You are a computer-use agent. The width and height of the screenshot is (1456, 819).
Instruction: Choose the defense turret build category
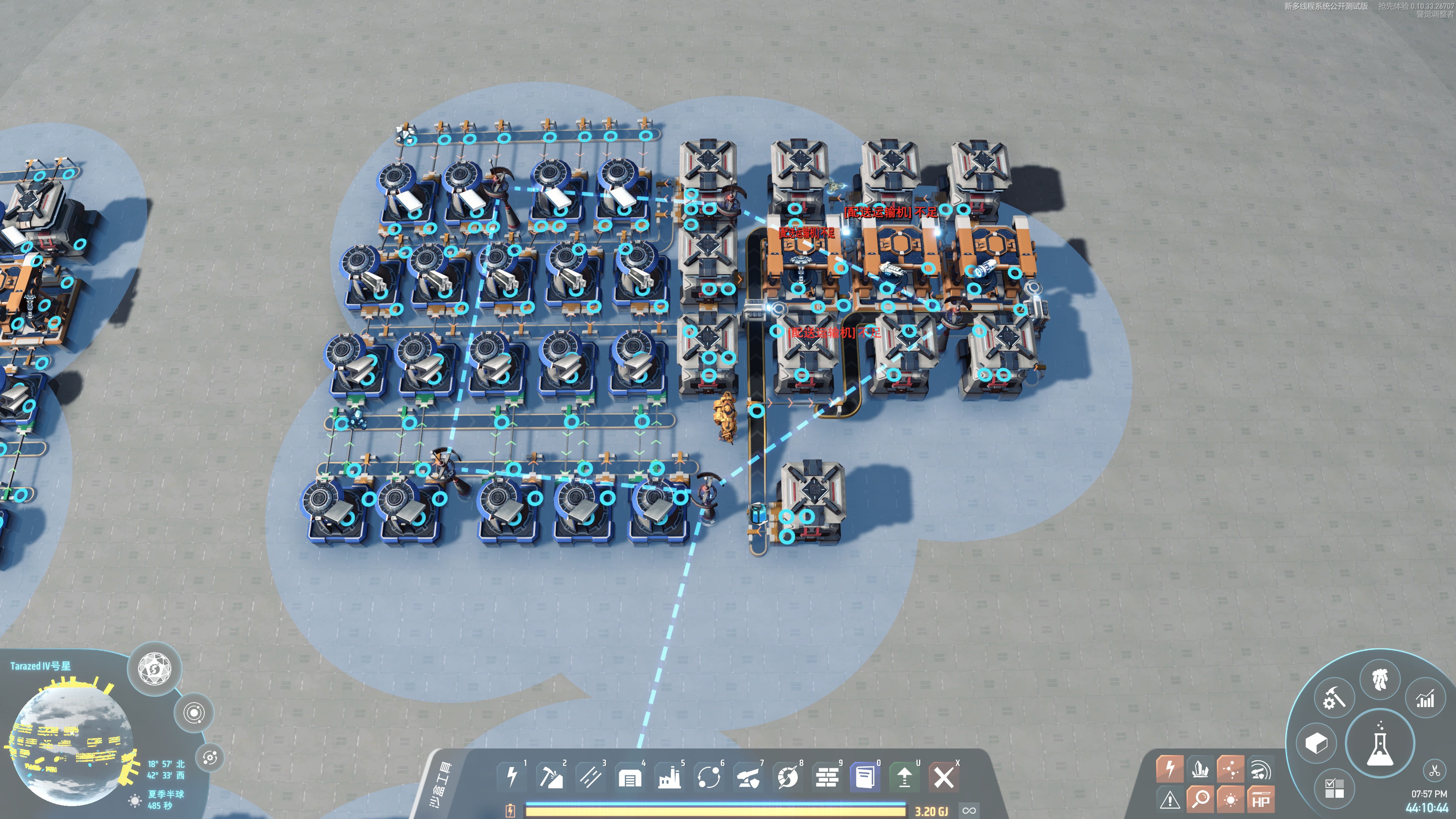(748, 778)
